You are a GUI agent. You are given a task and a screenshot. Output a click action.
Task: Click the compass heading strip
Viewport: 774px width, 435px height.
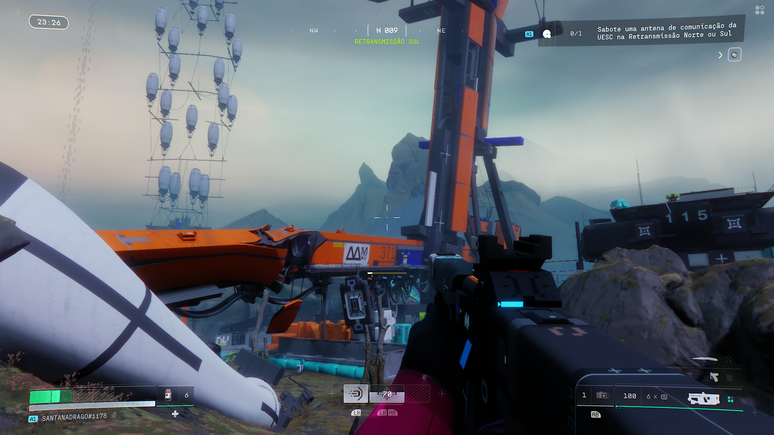[x=385, y=31]
